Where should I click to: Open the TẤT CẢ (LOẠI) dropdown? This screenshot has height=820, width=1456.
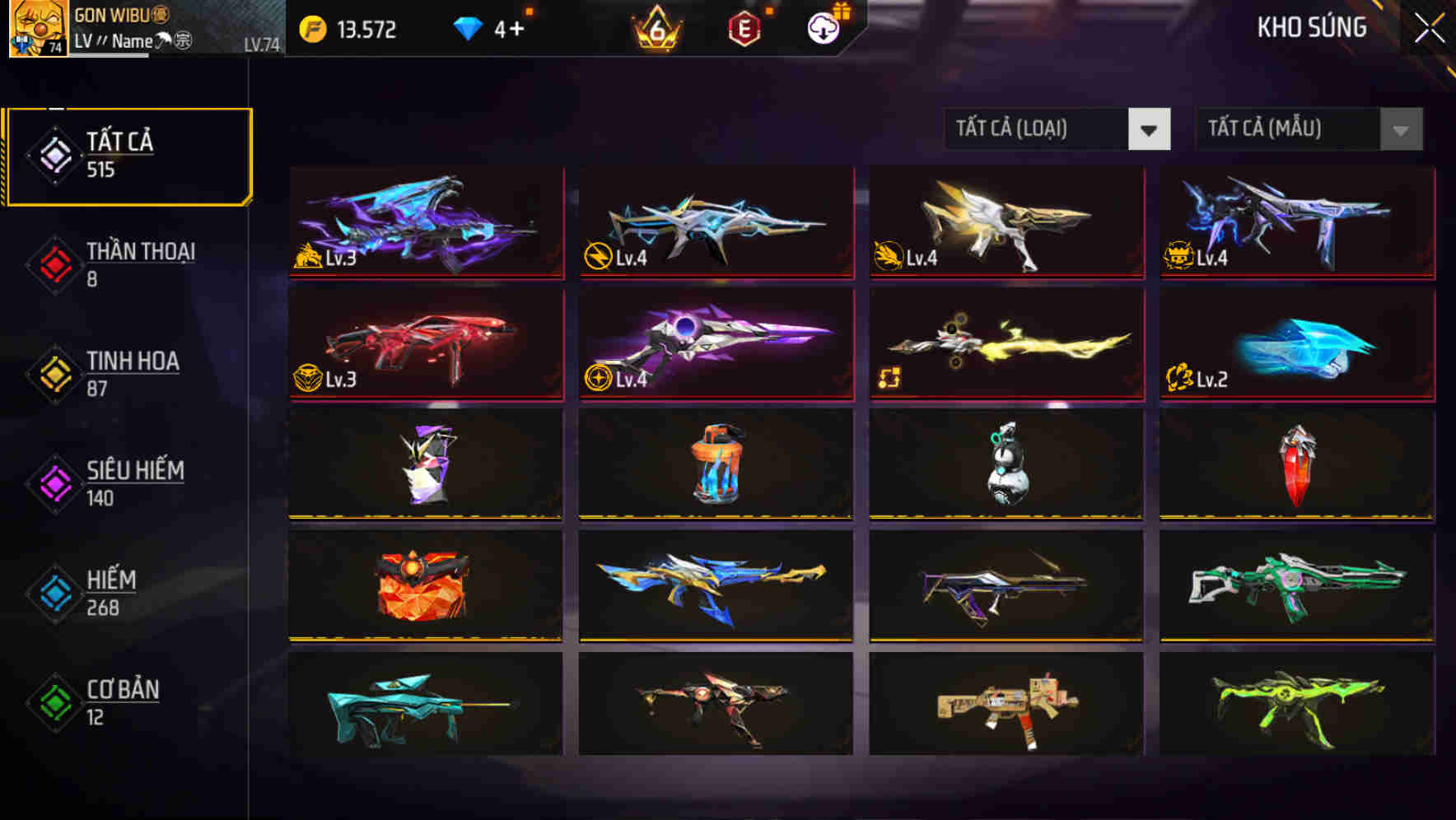click(x=1057, y=129)
